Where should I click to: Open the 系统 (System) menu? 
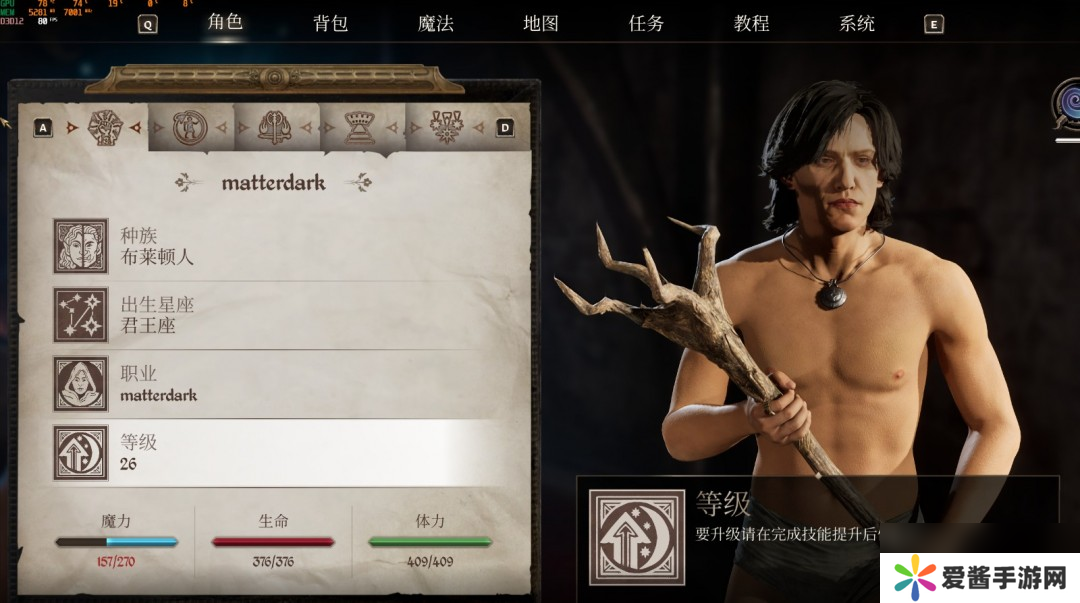856,24
